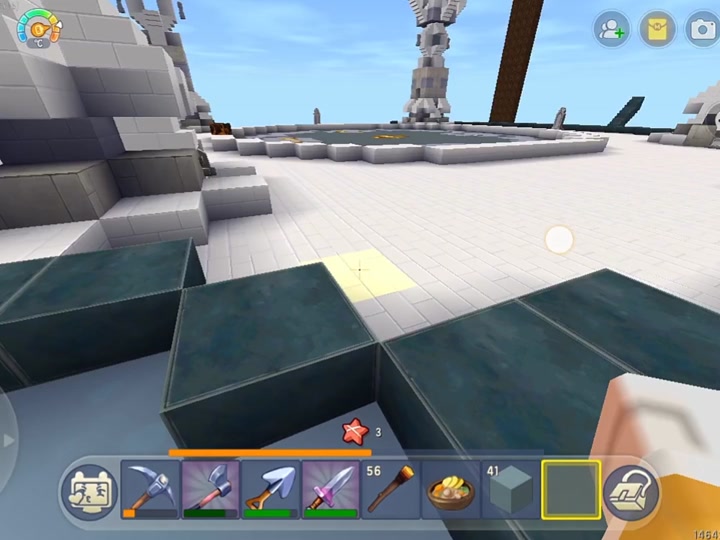This screenshot has width=720, height=540.
Task: Select the shovel hotbar slot
Action: coord(270,490)
